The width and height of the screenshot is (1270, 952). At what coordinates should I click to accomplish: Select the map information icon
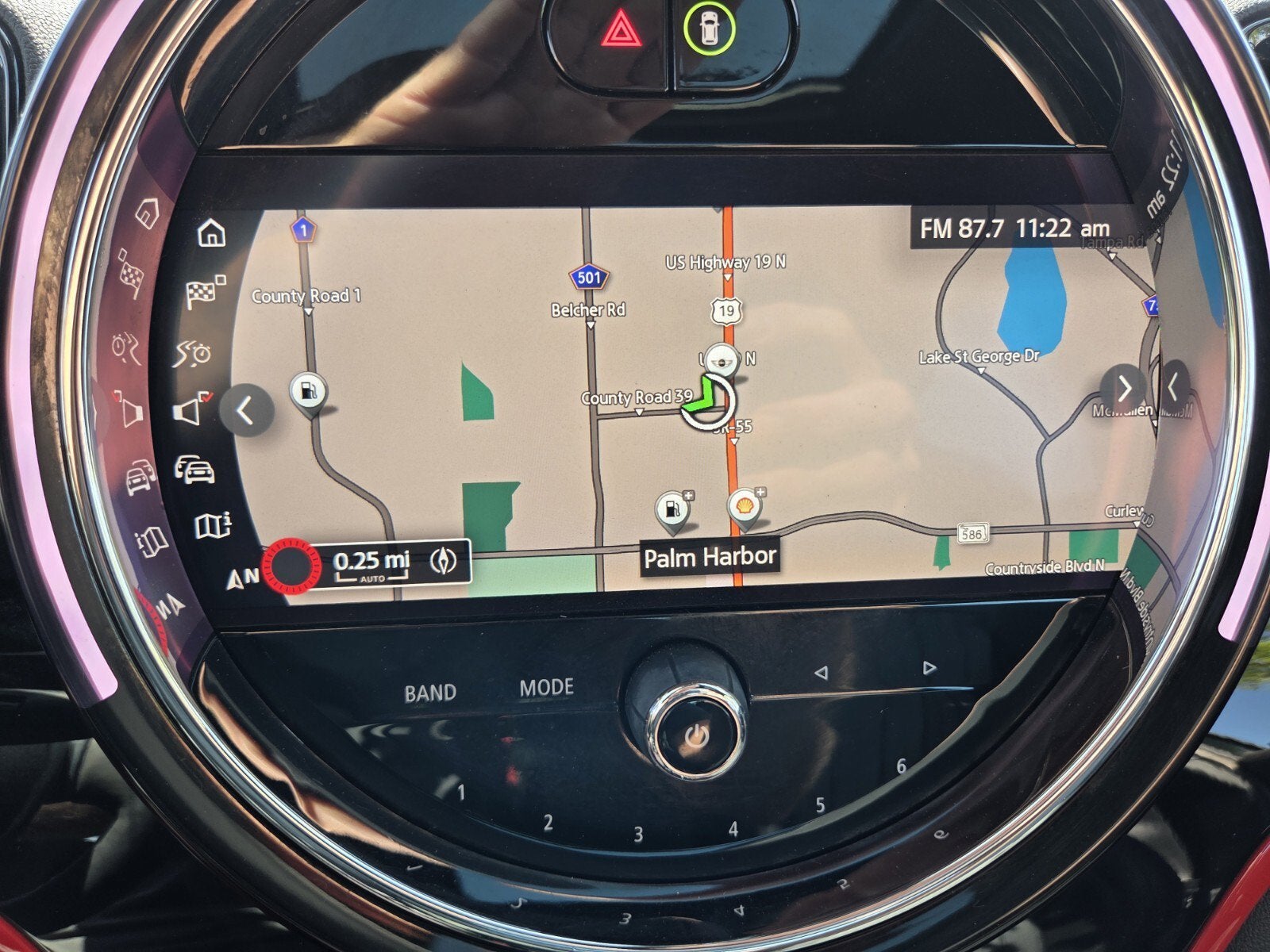(211, 524)
